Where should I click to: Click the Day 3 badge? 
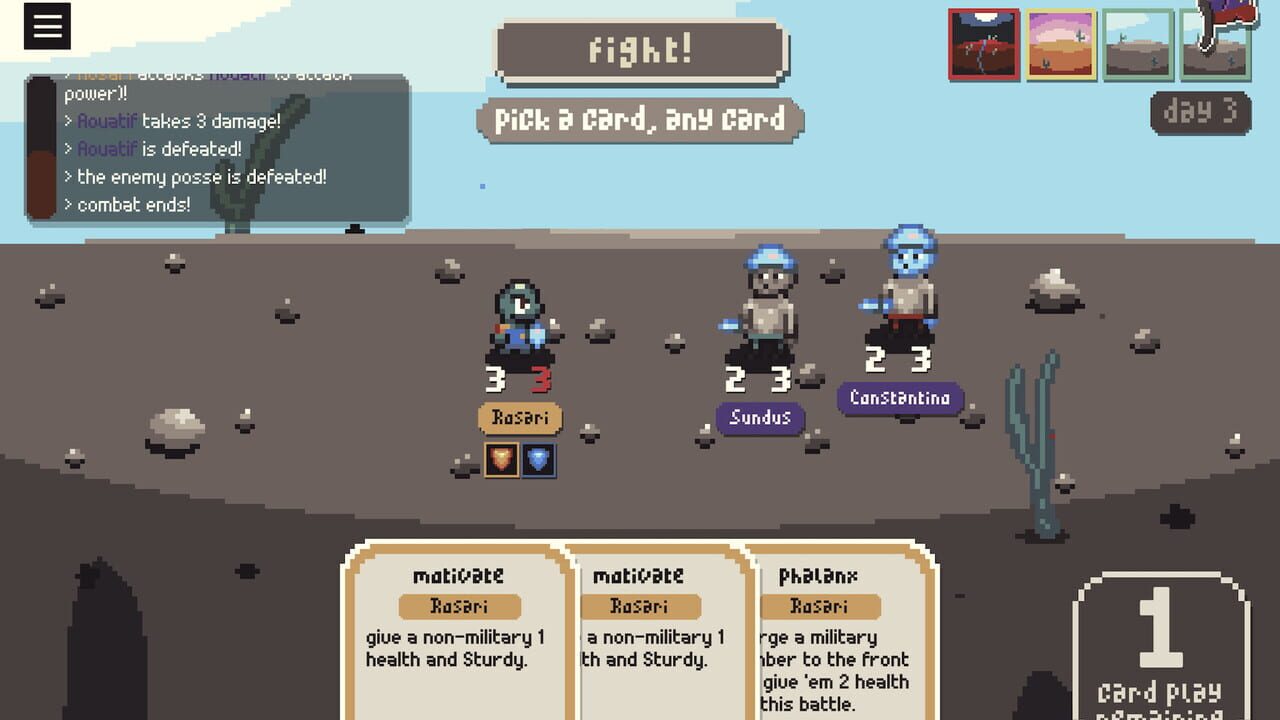tap(1199, 113)
